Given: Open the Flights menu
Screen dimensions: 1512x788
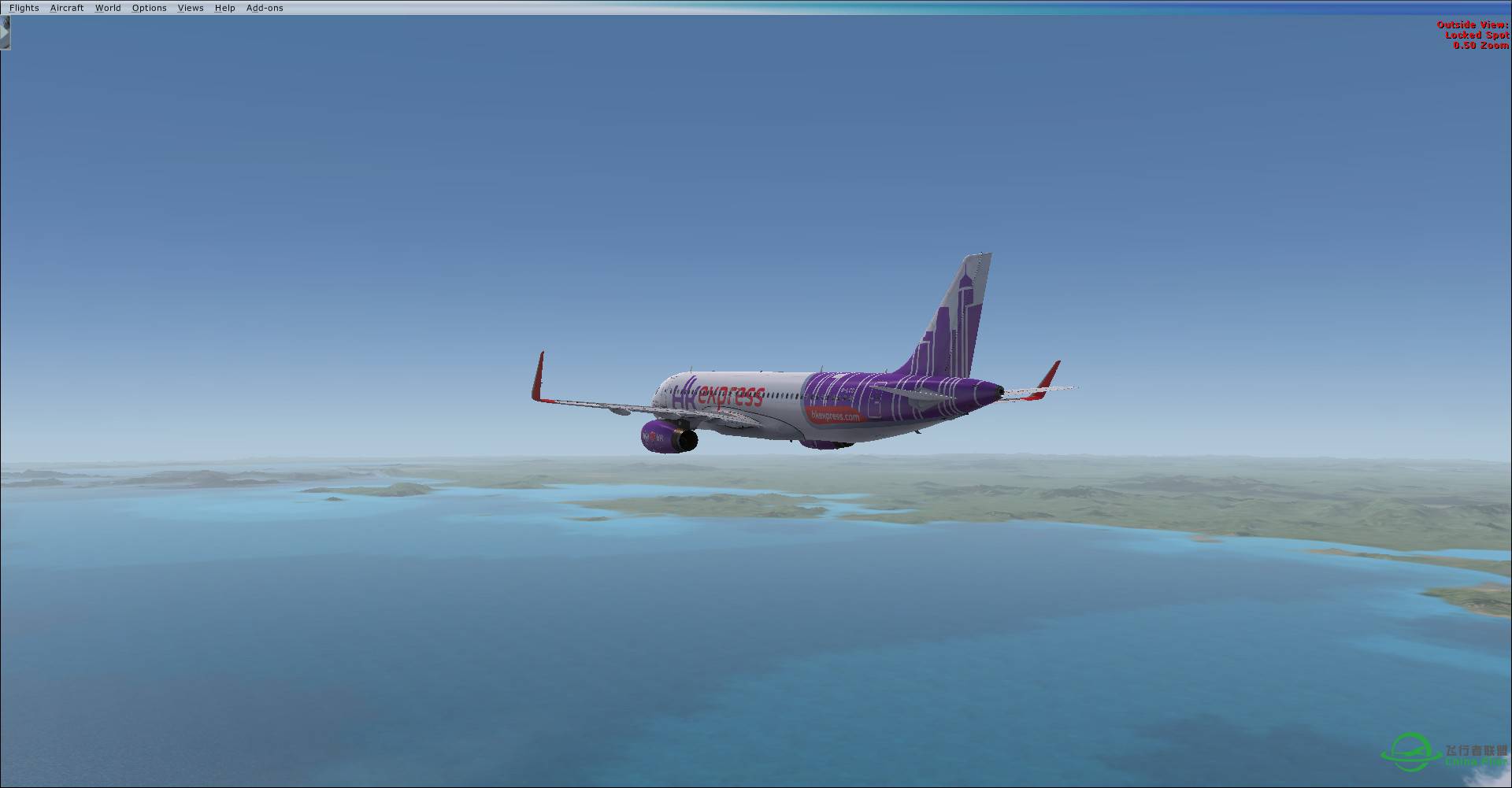Looking at the screenshot, I should click(24, 7).
